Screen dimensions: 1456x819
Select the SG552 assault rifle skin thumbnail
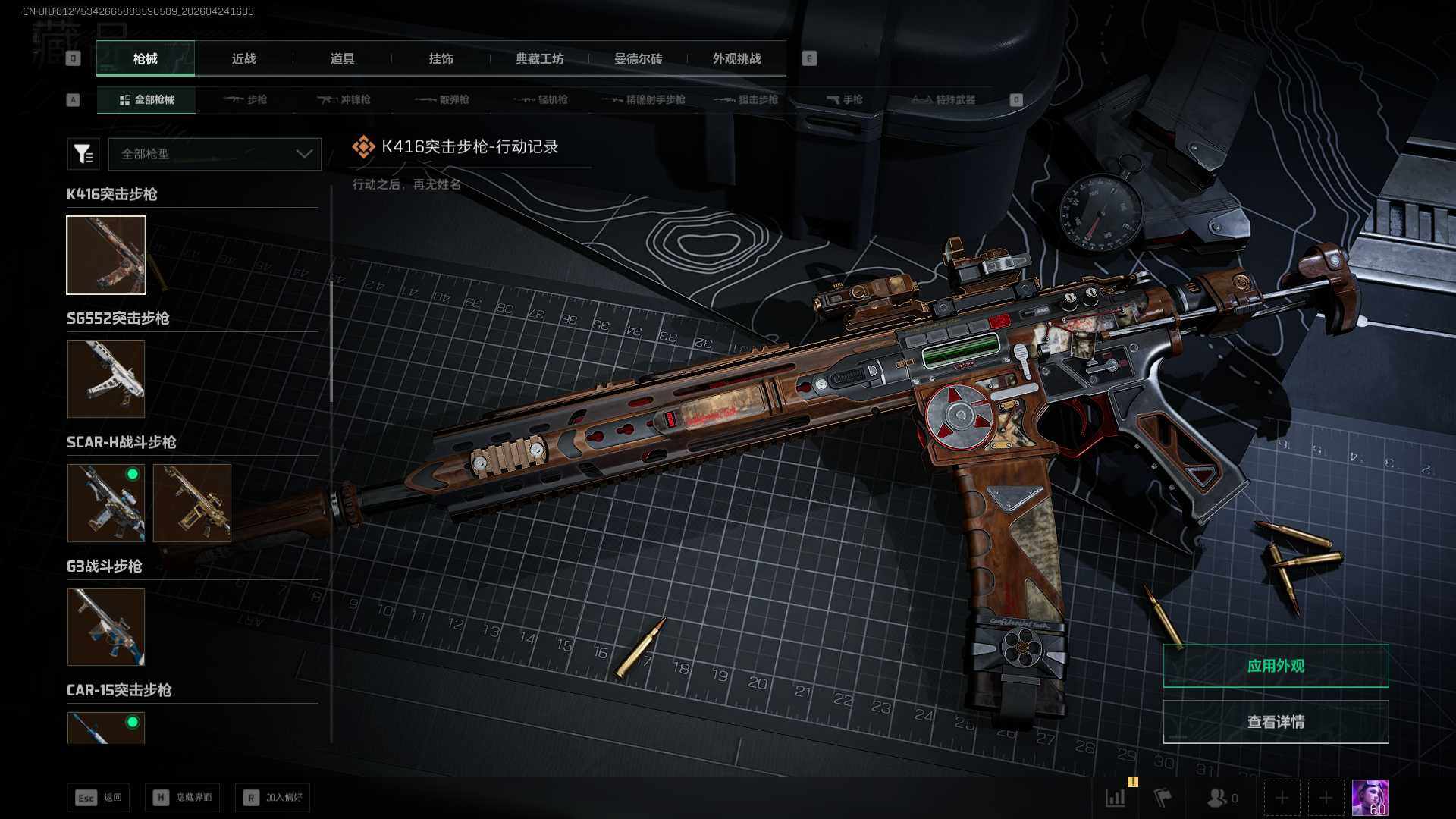[106, 378]
